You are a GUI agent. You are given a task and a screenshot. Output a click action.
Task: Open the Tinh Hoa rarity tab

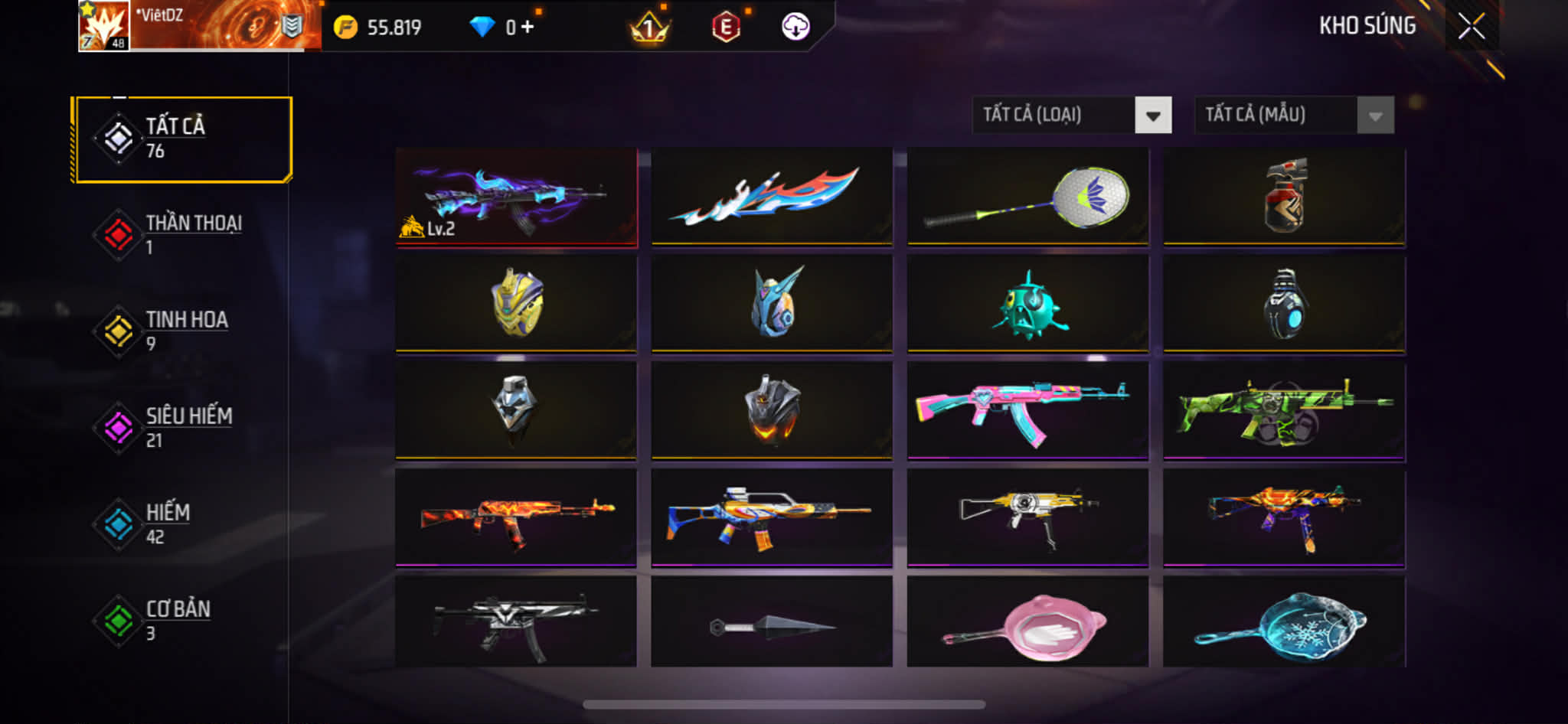(x=182, y=331)
